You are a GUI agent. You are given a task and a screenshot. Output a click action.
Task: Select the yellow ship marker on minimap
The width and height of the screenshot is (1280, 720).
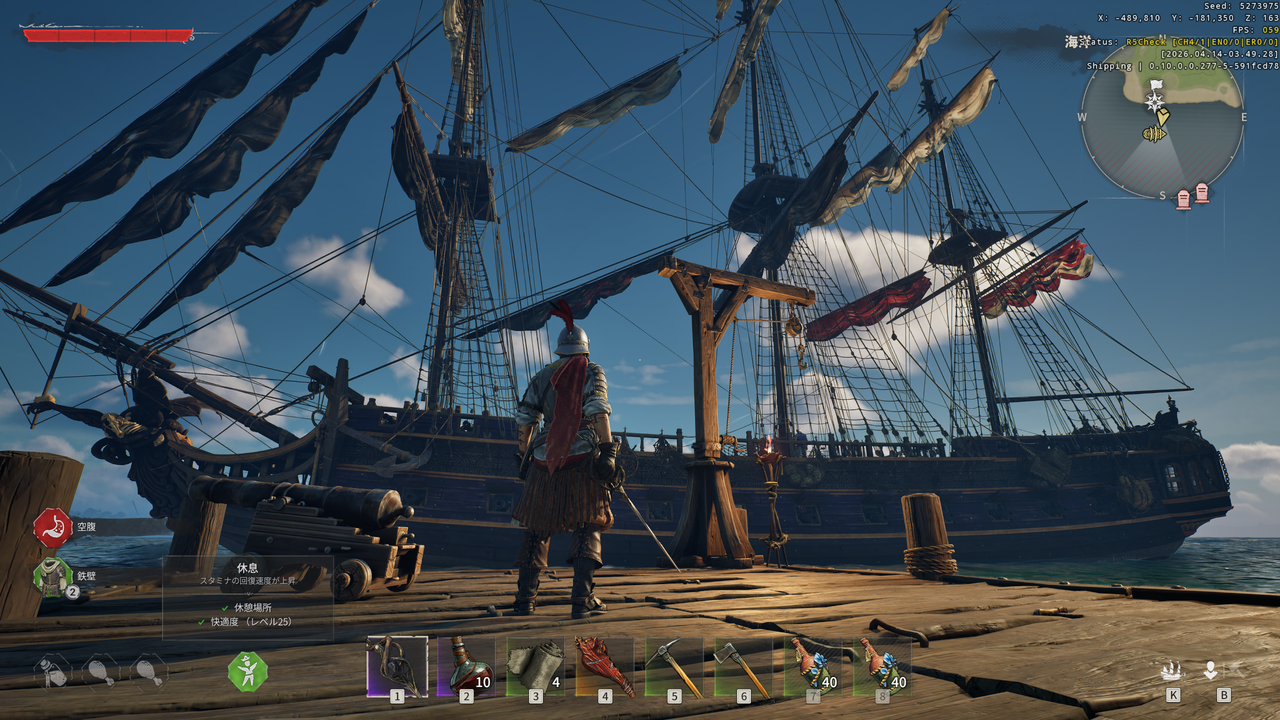tap(1155, 133)
